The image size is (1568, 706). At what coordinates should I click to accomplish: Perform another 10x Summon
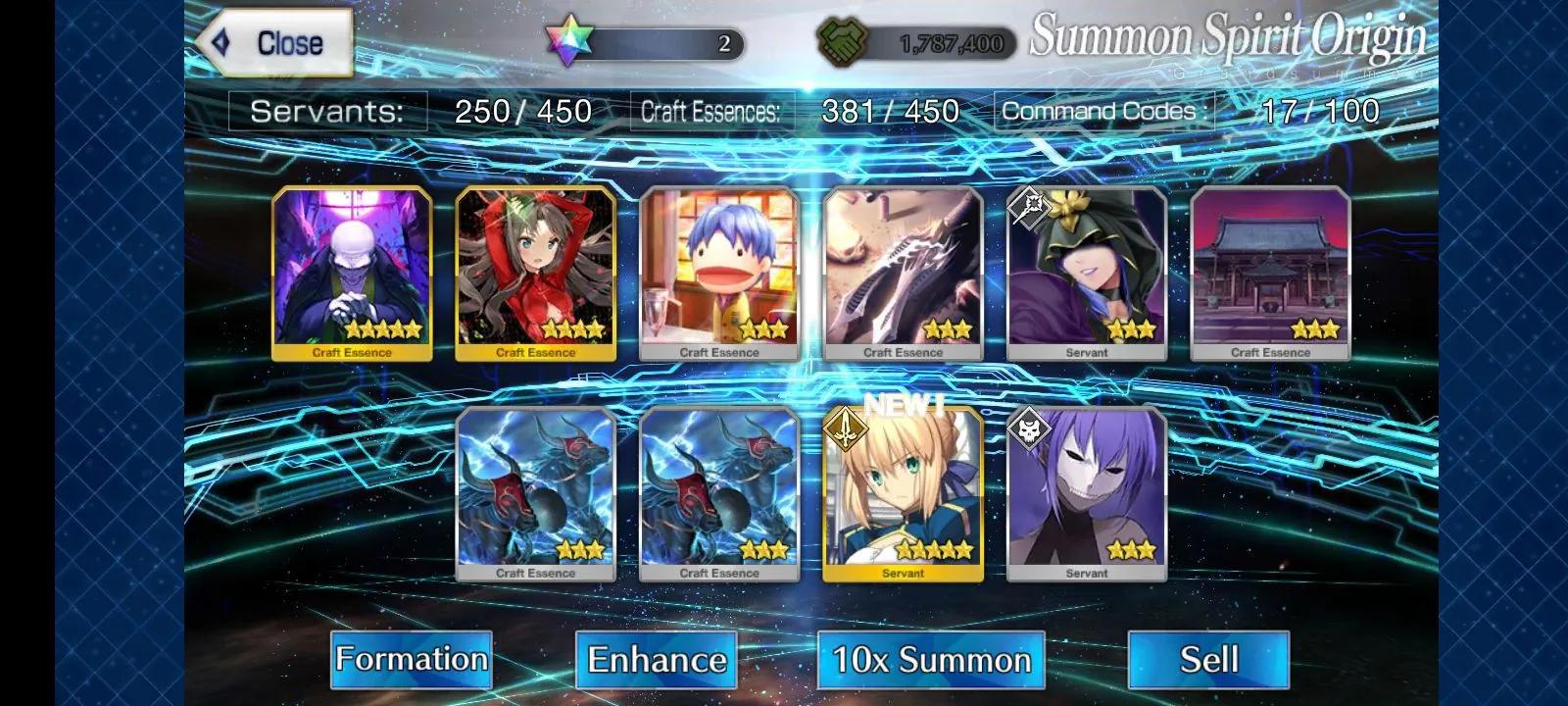(931, 659)
